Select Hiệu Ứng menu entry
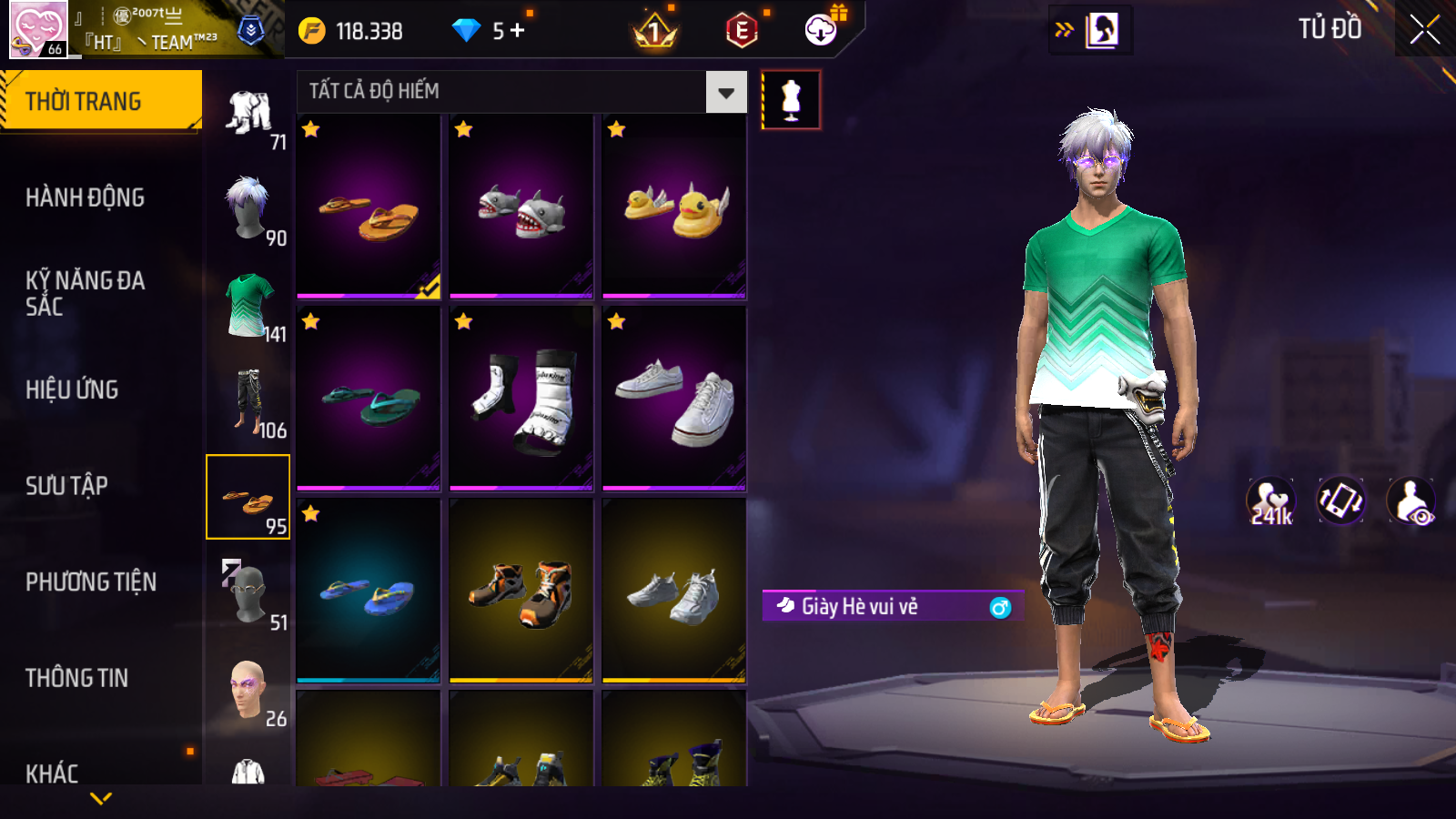The width and height of the screenshot is (1456, 819). click(x=72, y=389)
